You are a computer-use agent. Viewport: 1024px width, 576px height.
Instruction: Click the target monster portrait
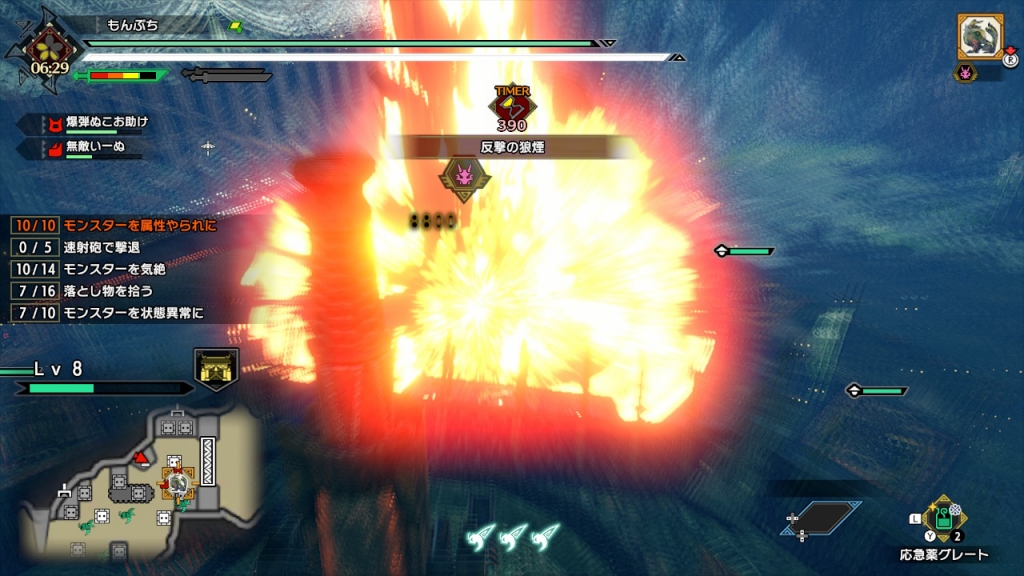point(980,37)
